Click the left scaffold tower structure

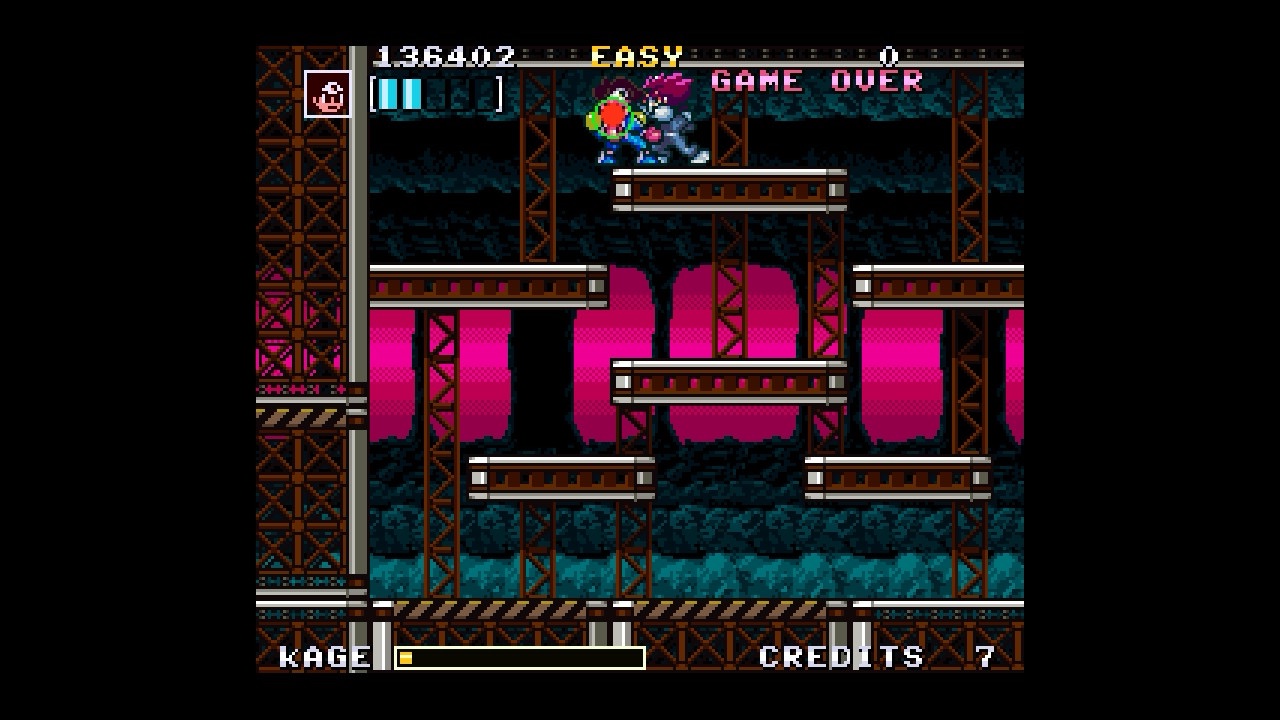tap(297, 300)
